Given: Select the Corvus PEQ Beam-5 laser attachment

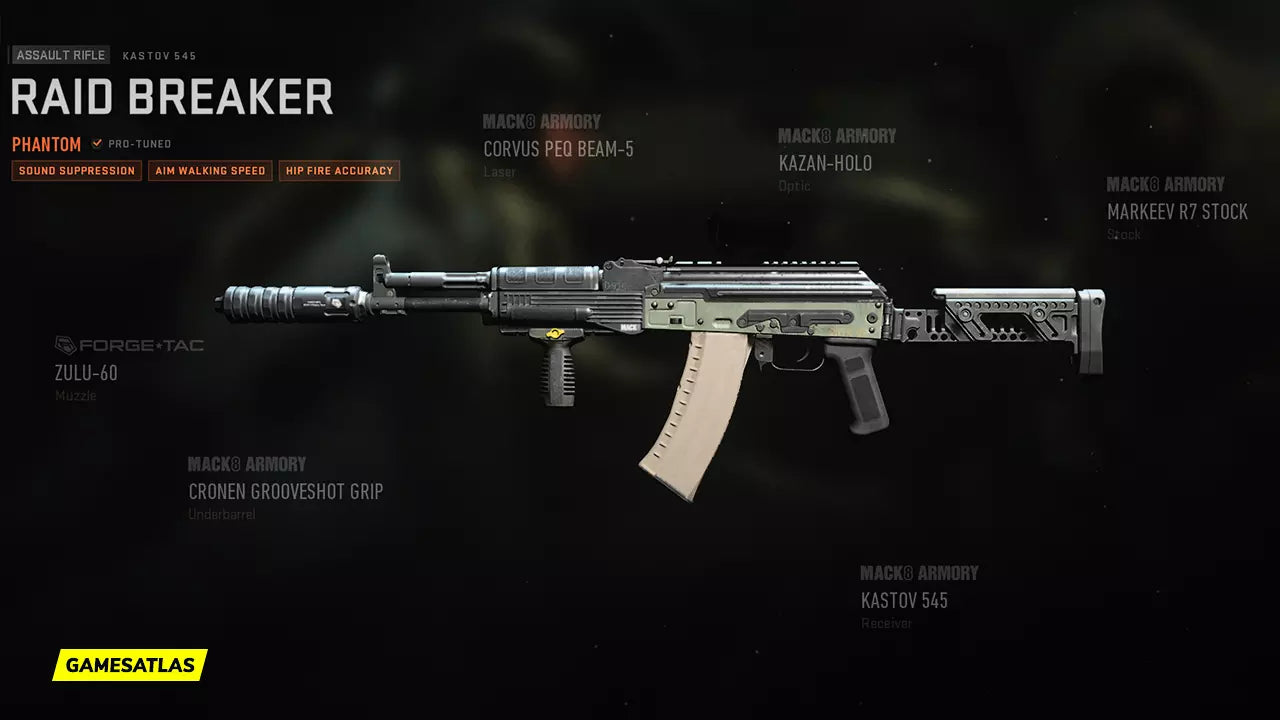Looking at the screenshot, I should pos(558,150).
